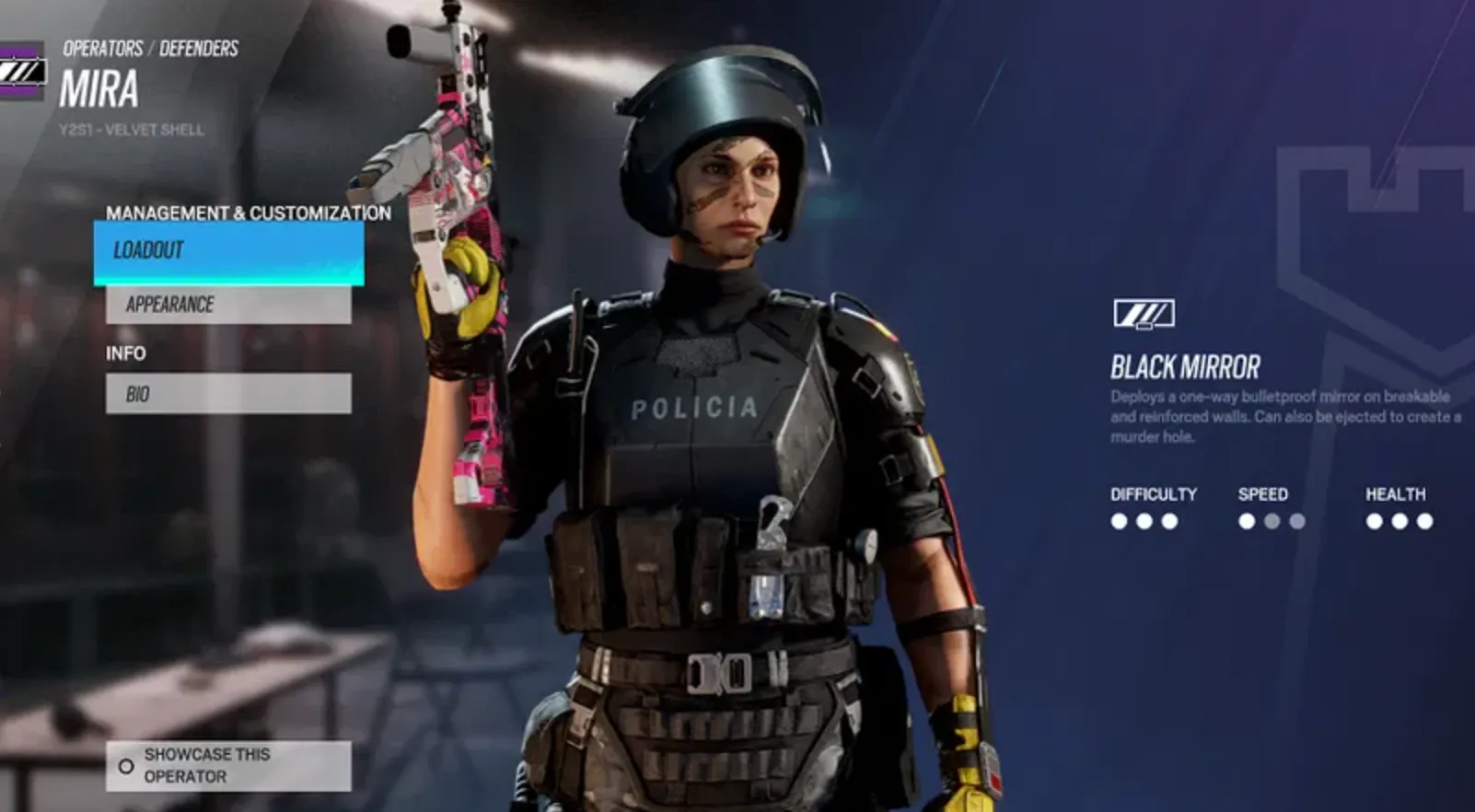
Task: Switch to the Appearance tab
Action: [227, 305]
